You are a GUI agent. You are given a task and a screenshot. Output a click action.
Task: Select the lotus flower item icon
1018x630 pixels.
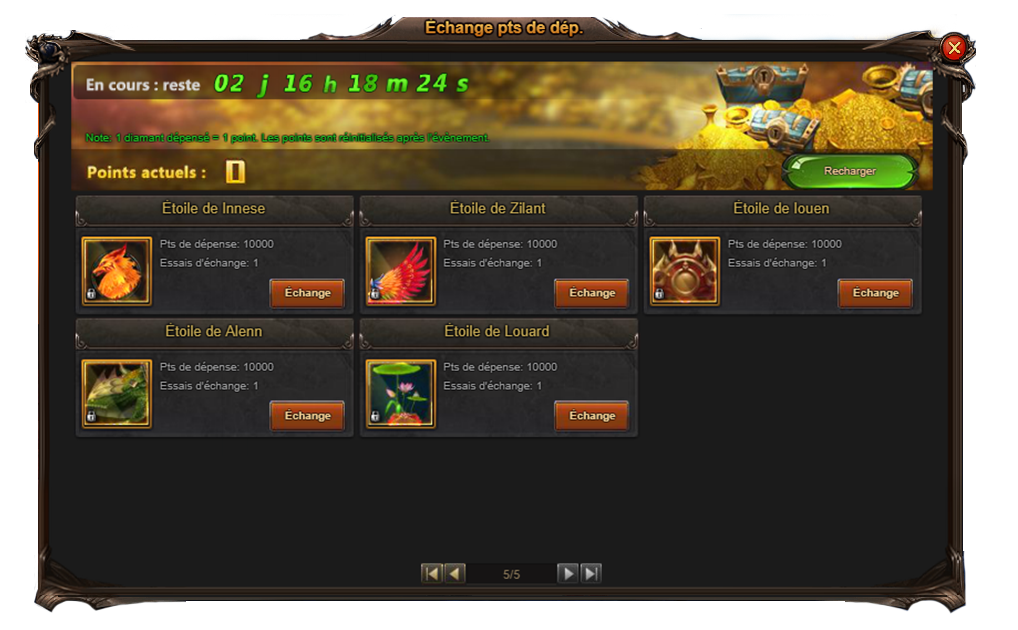point(401,394)
